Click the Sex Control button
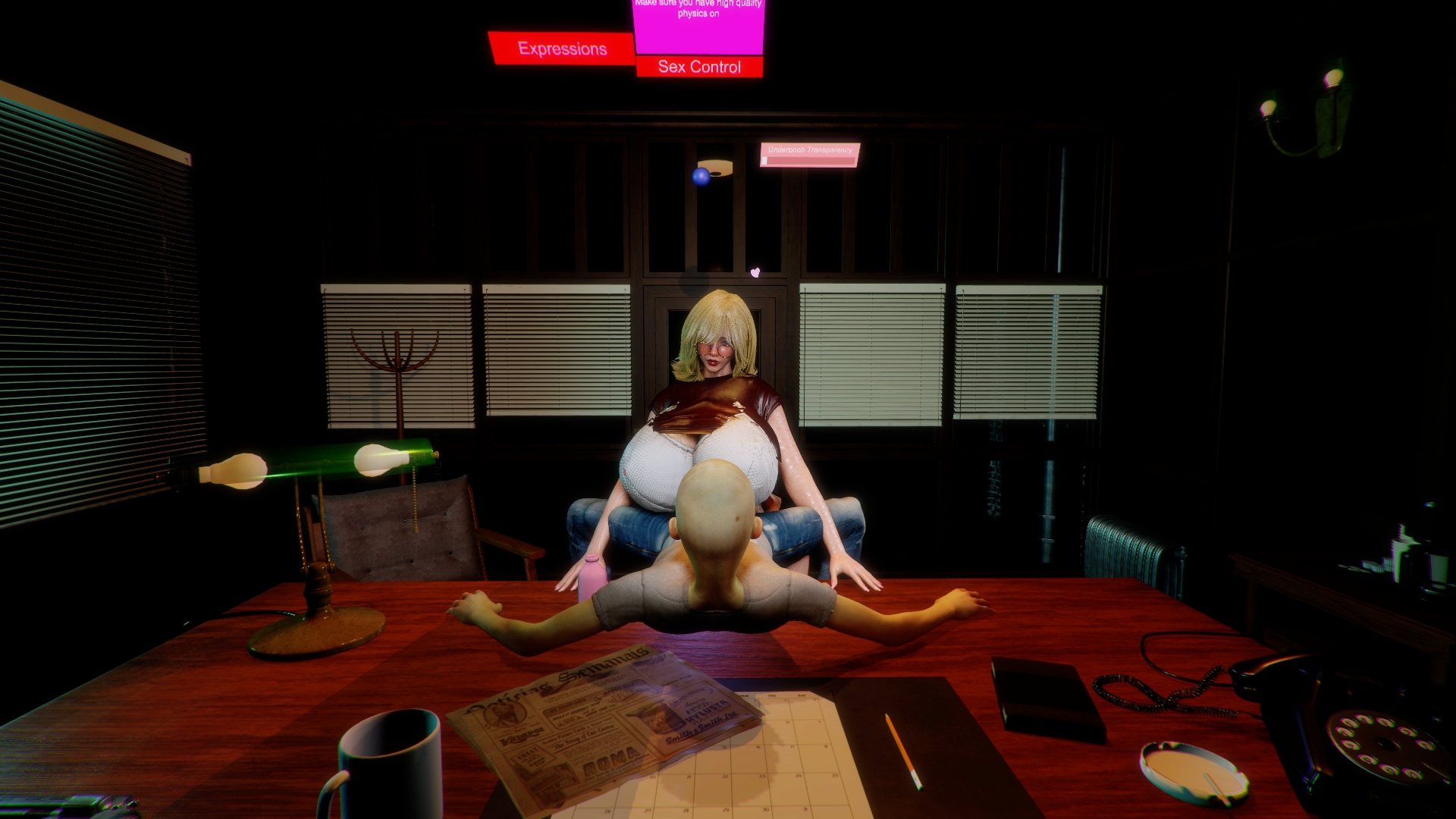This screenshot has height=819, width=1456. (699, 67)
